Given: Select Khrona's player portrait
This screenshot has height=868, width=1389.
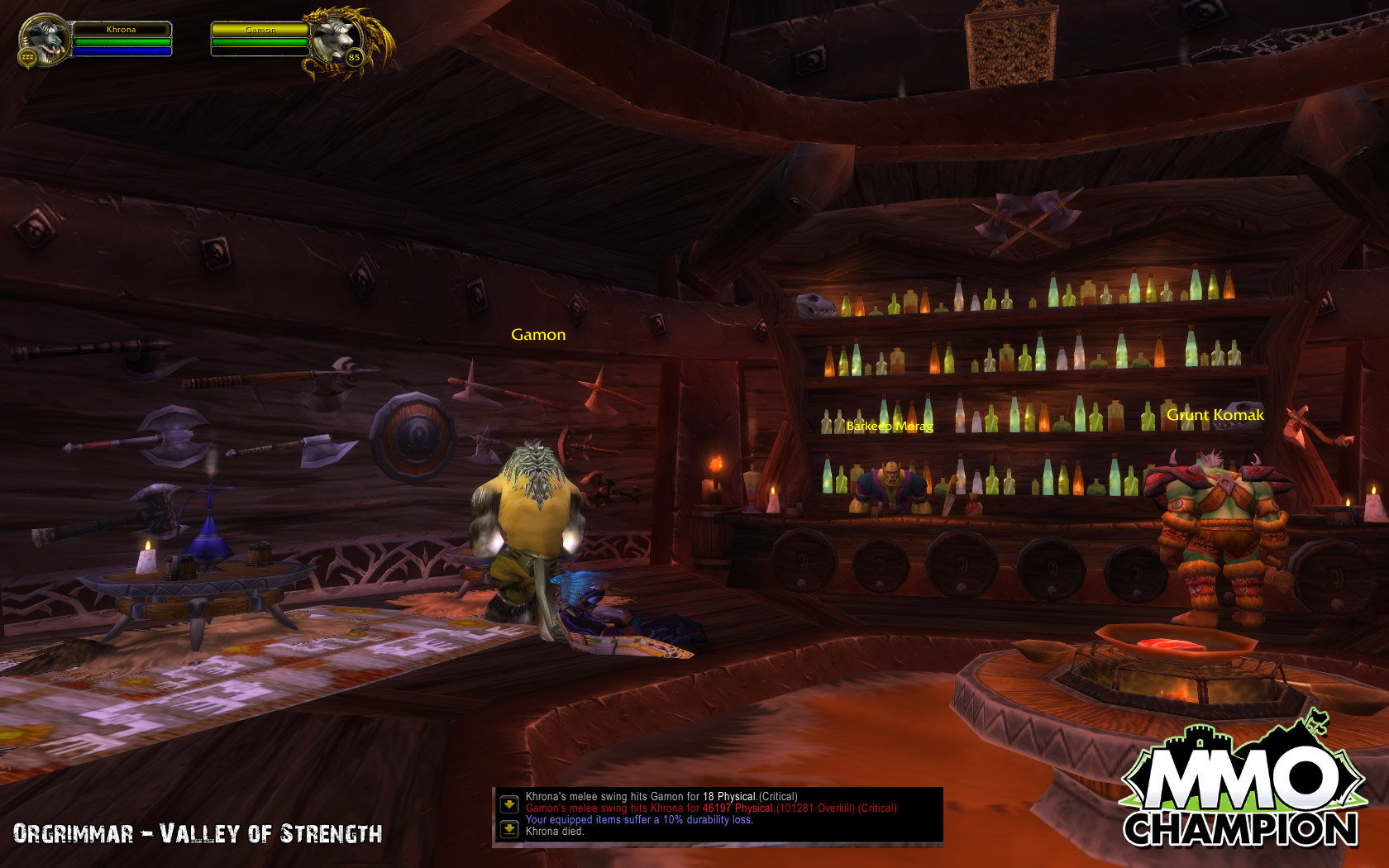Looking at the screenshot, I should point(43,40).
